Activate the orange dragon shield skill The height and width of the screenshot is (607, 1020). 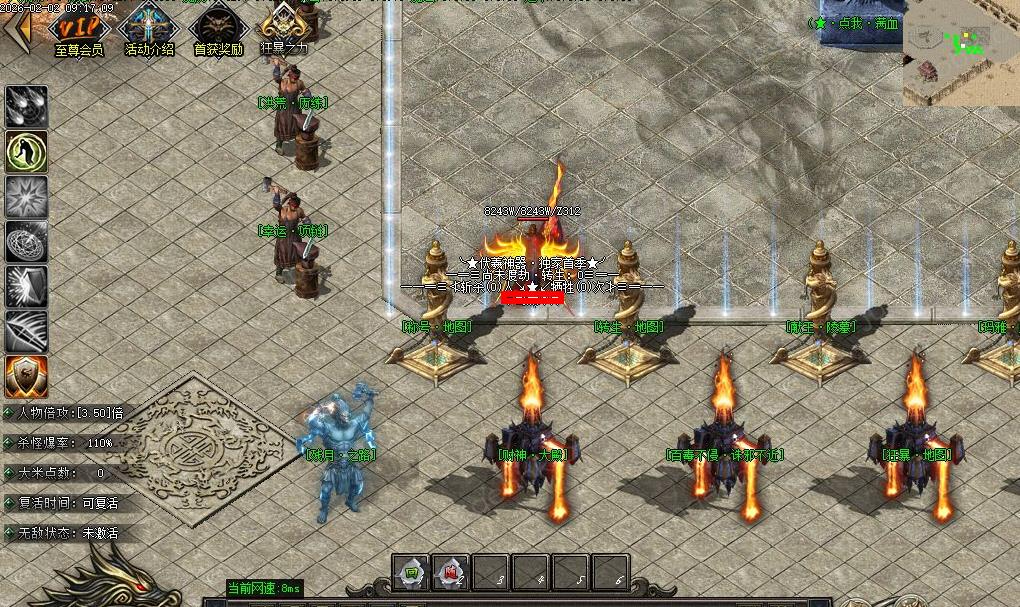[x=26, y=377]
